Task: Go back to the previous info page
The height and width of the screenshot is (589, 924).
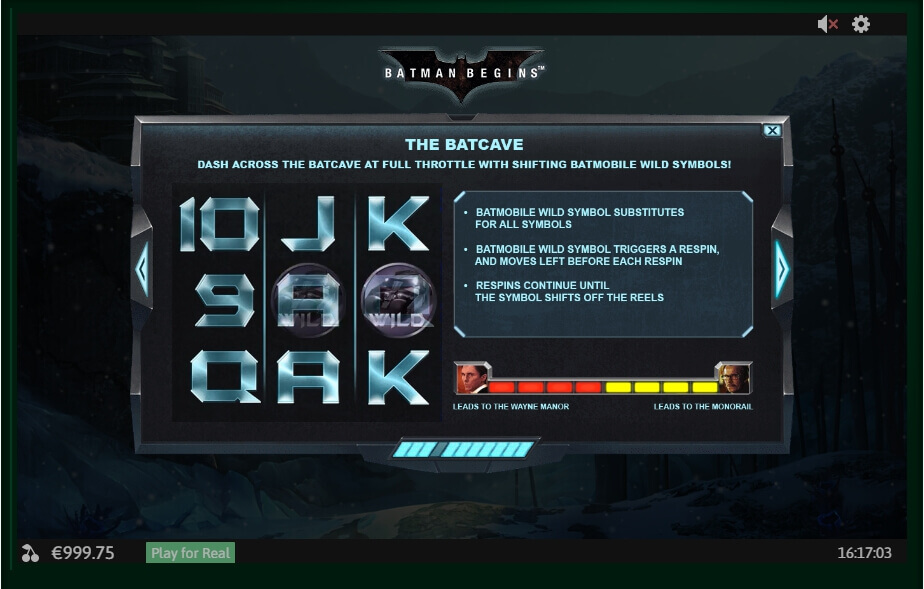Action: tap(142, 268)
